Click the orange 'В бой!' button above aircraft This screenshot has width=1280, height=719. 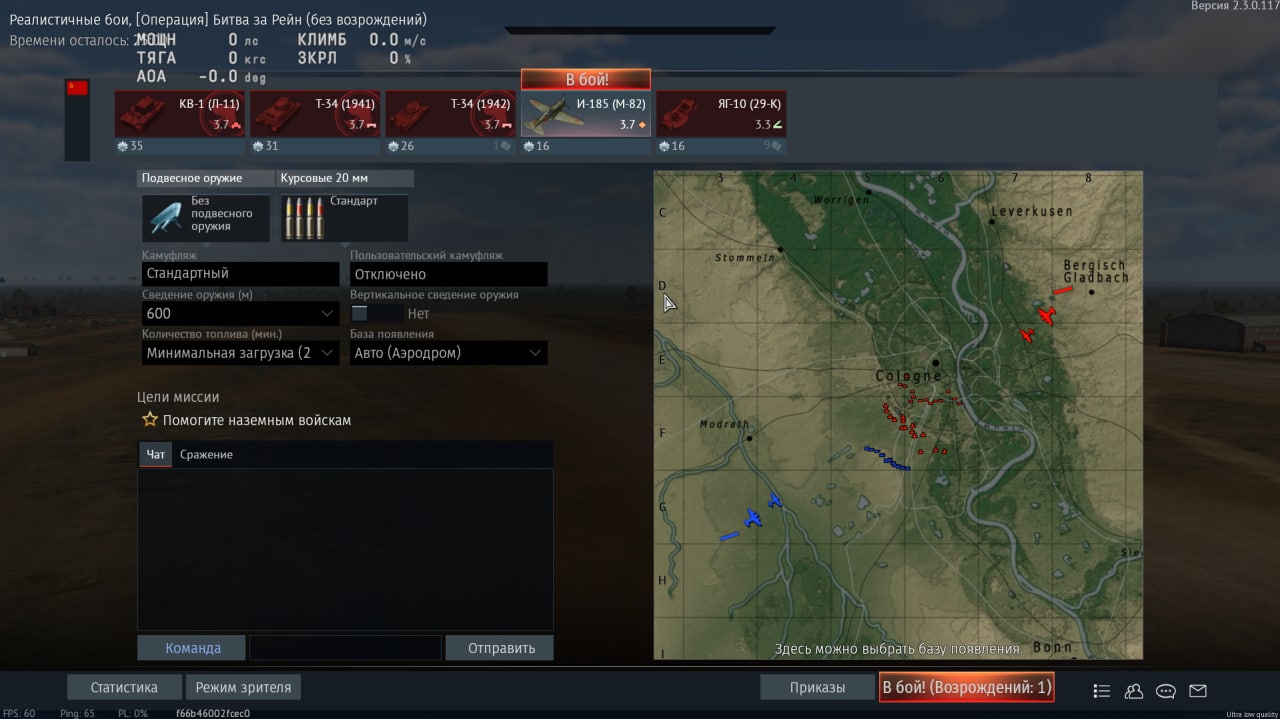click(586, 80)
